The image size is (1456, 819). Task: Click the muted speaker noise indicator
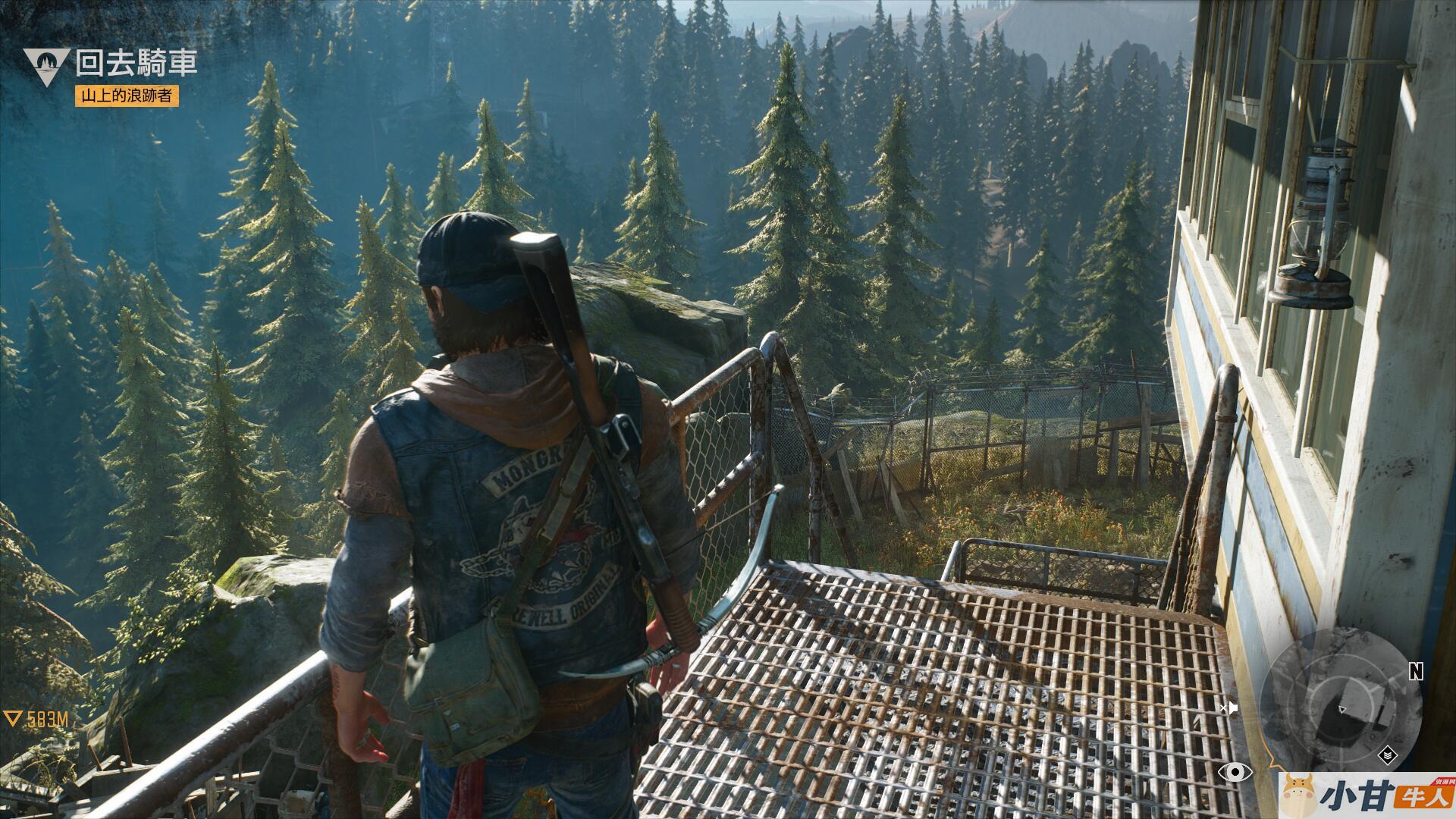coord(1228,708)
